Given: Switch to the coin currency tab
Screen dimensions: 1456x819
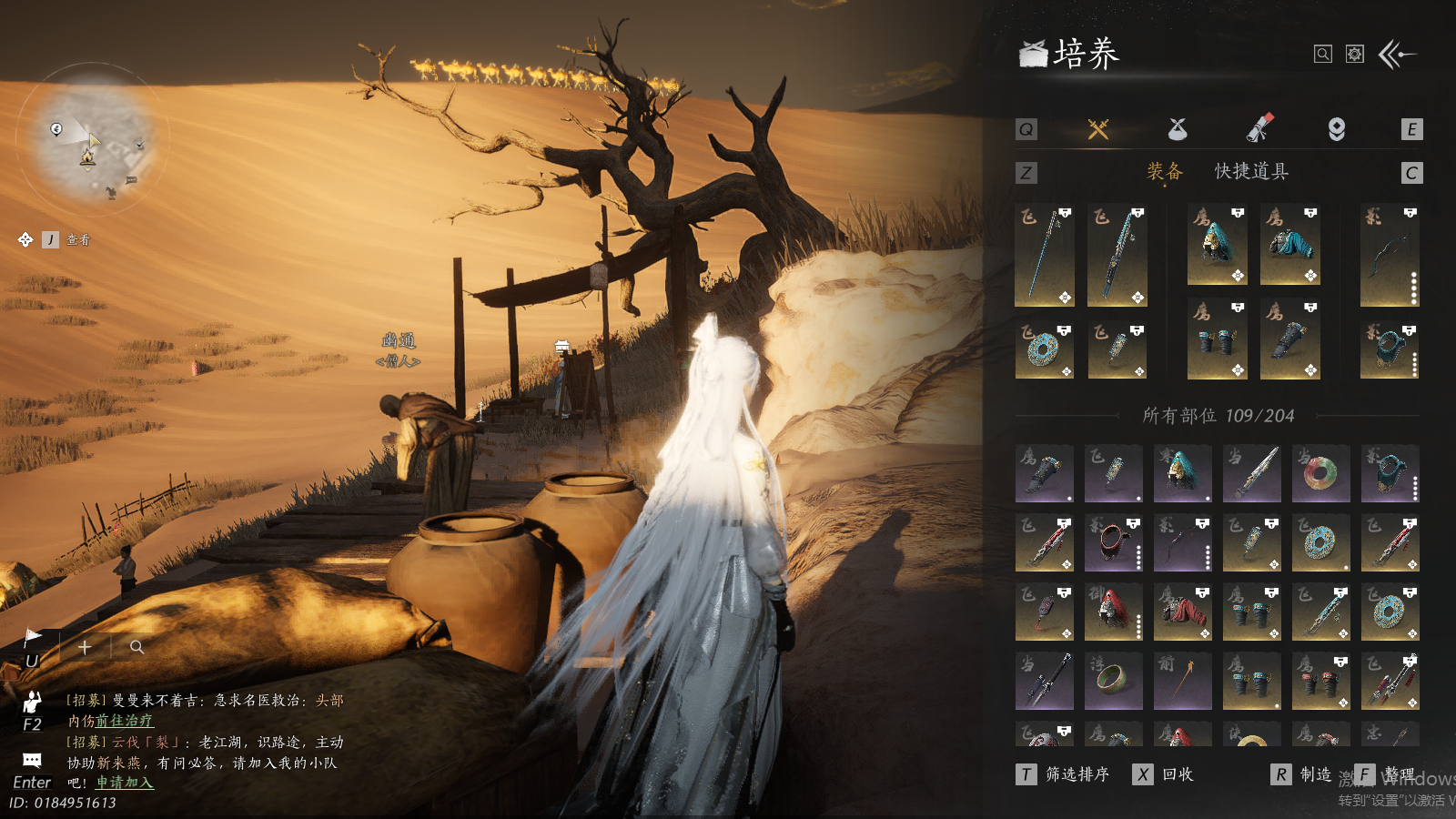Looking at the screenshot, I should tap(1336, 129).
